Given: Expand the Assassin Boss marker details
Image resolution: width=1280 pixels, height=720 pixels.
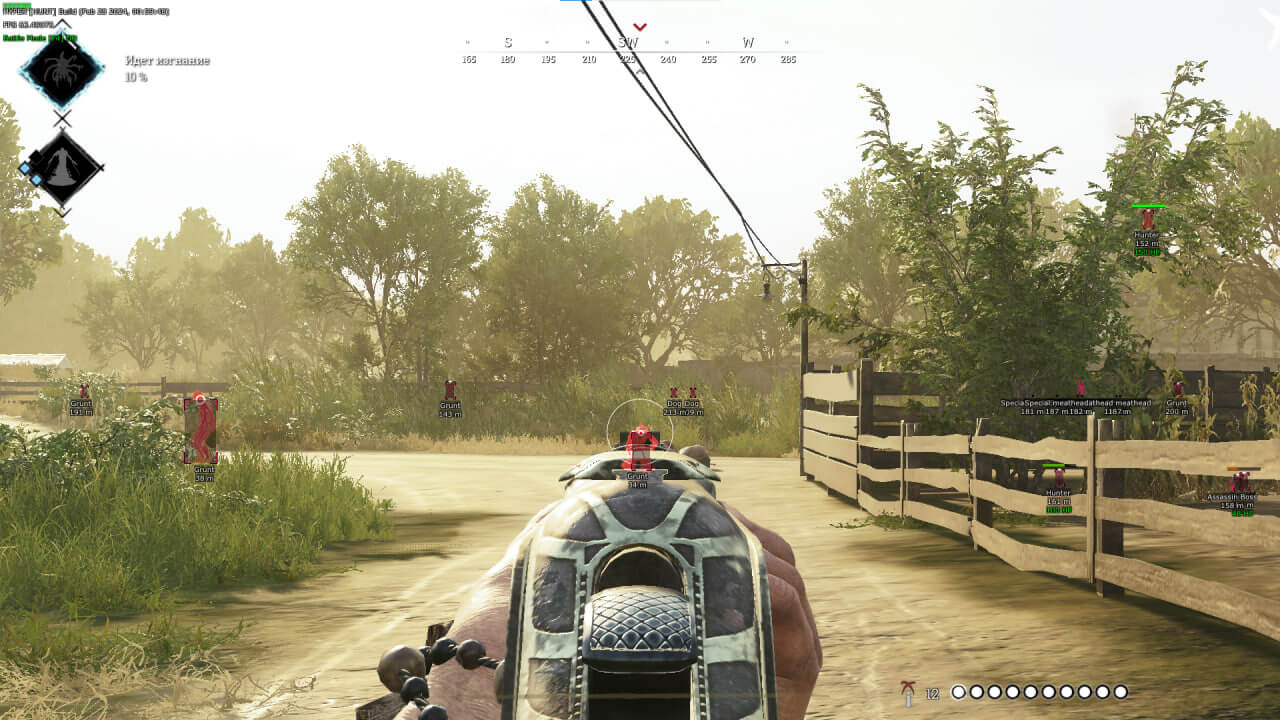Looking at the screenshot, I should 1230,498.
